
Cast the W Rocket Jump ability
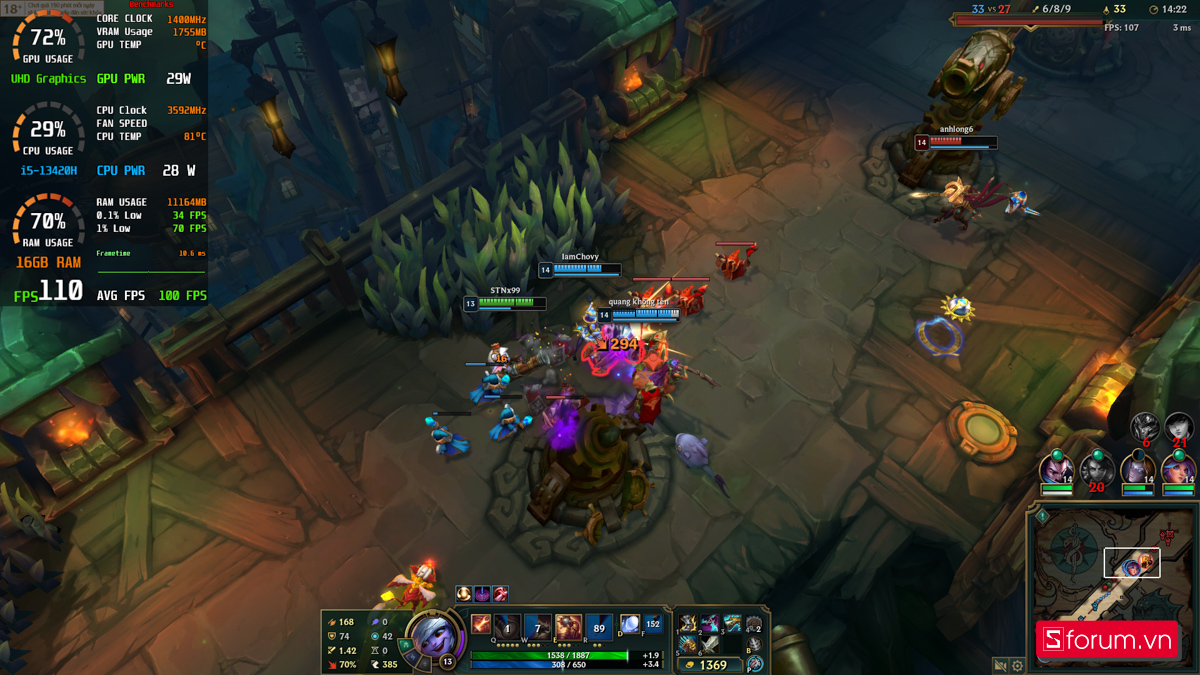coord(538,627)
